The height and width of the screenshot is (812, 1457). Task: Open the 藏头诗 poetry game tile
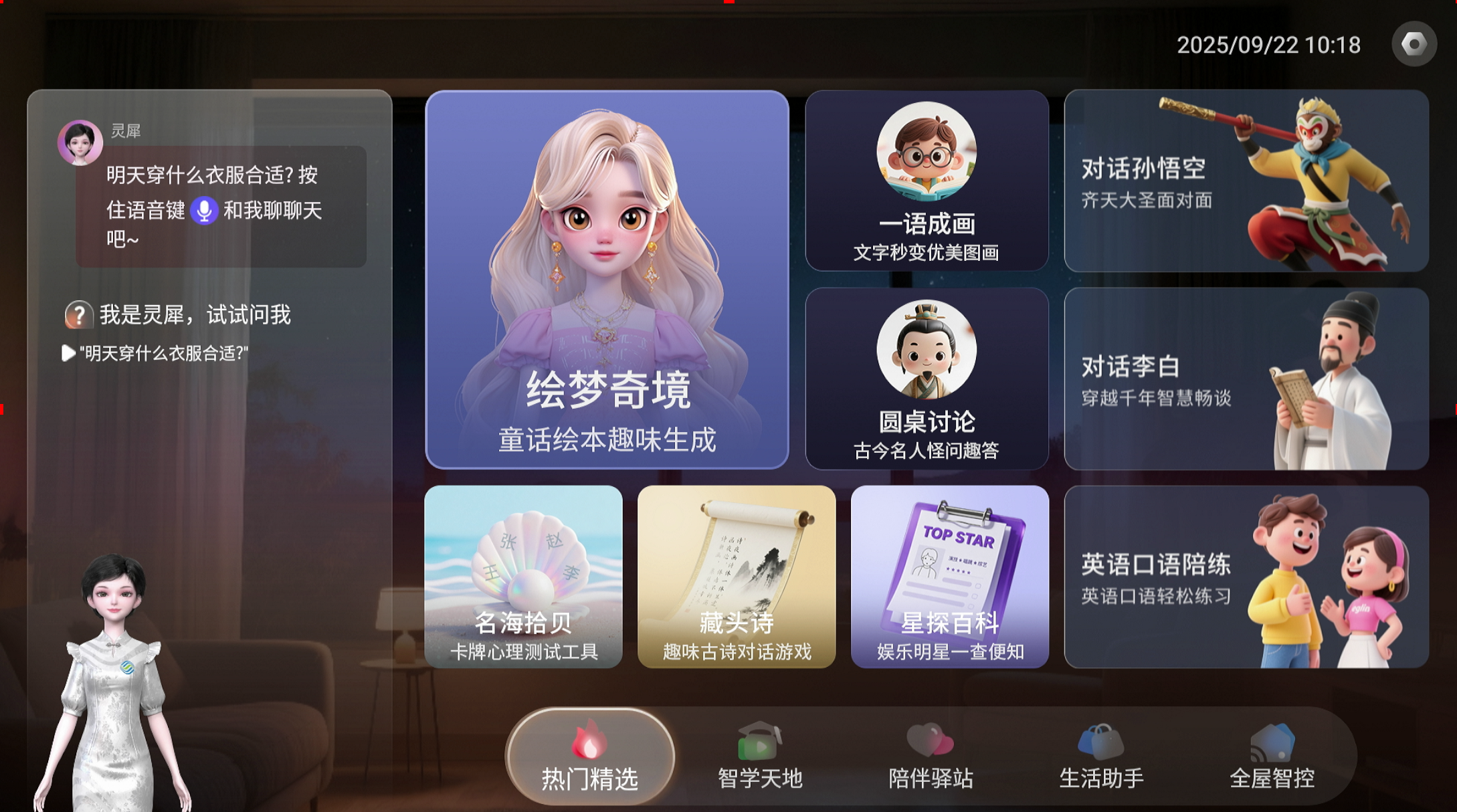737,577
